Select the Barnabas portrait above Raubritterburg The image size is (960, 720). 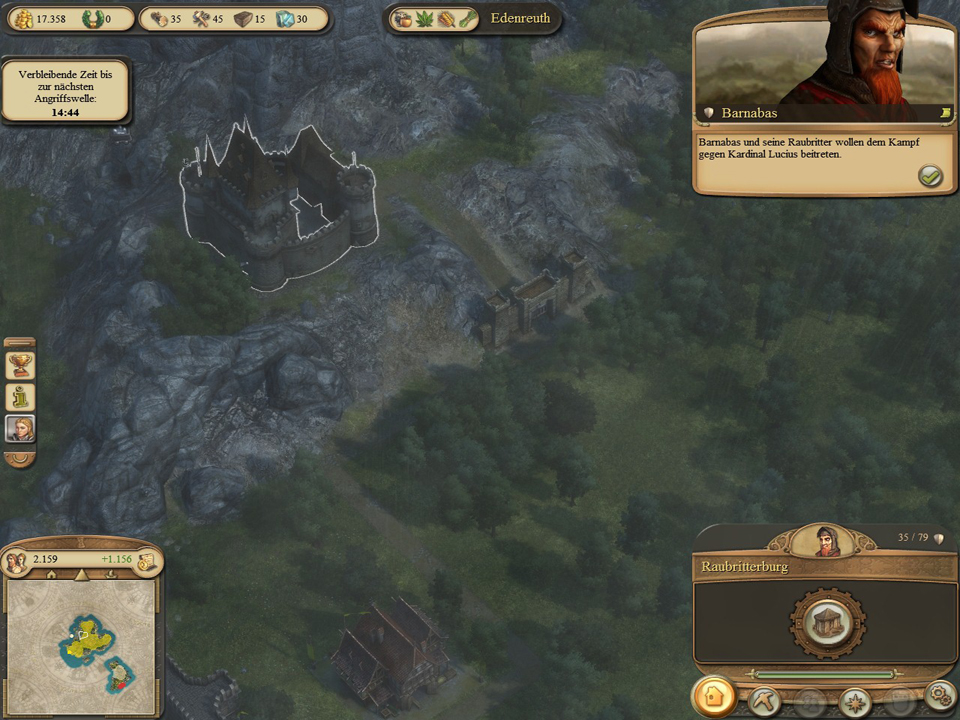point(826,540)
